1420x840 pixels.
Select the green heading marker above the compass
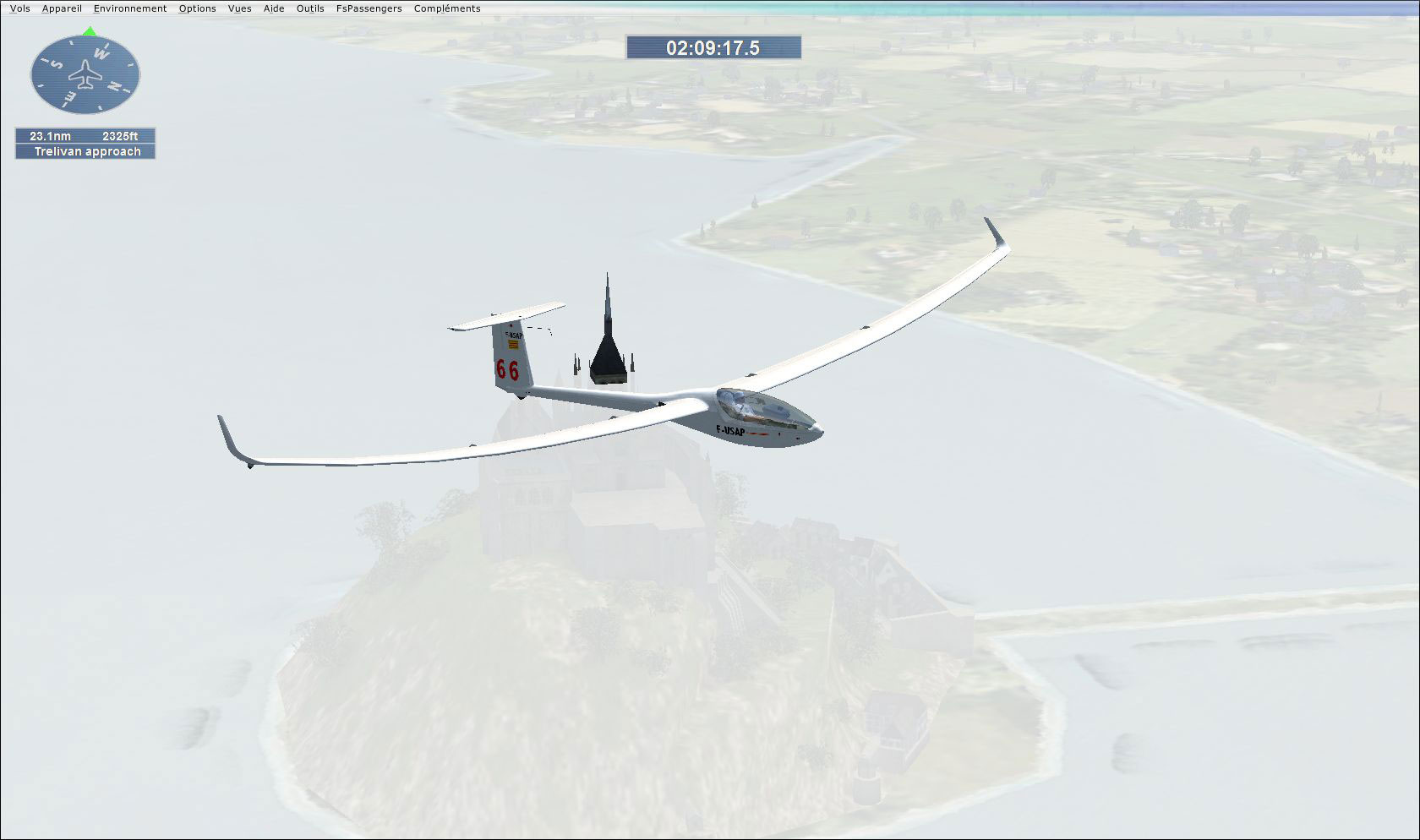pyautogui.click(x=89, y=32)
